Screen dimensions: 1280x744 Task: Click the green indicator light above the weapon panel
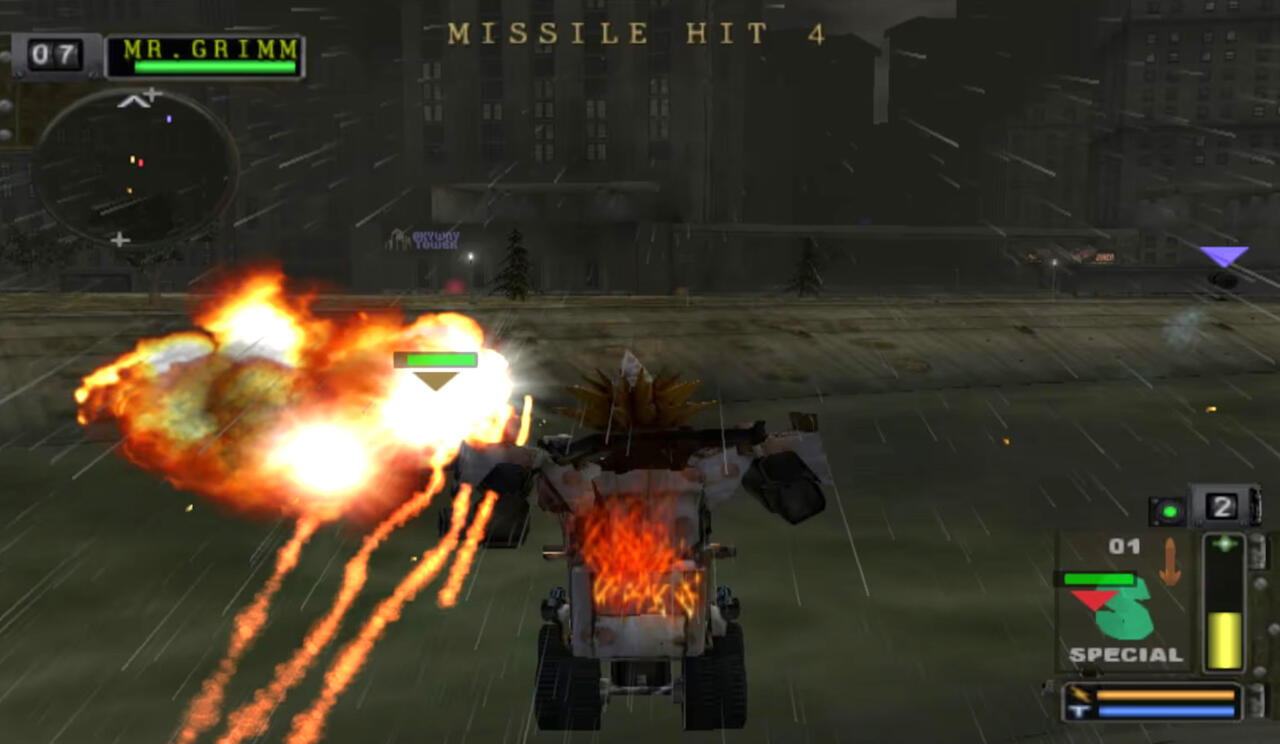click(x=1170, y=511)
